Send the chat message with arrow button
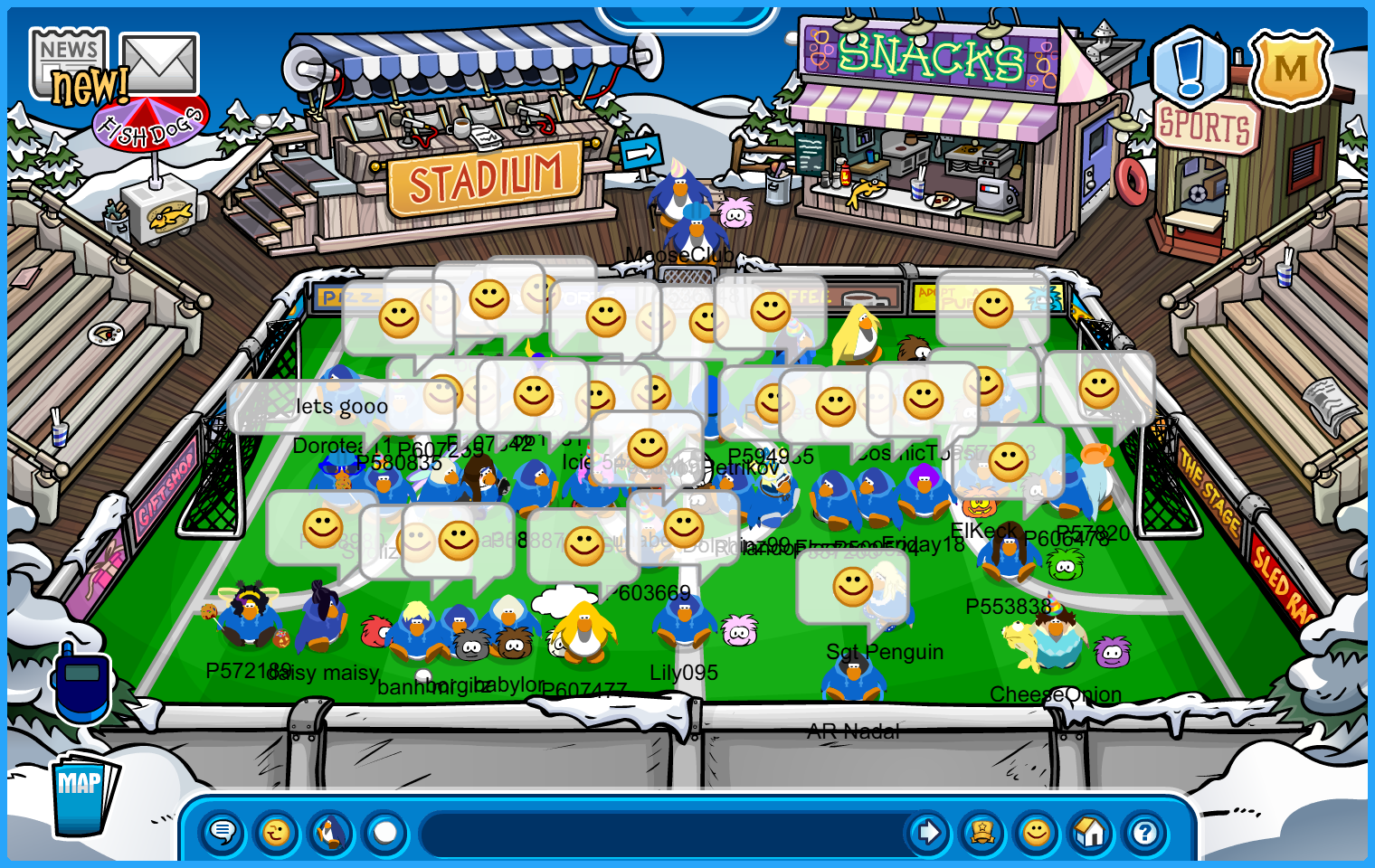The width and height of the screenshot is (1375, 868). tap(928, 832)
